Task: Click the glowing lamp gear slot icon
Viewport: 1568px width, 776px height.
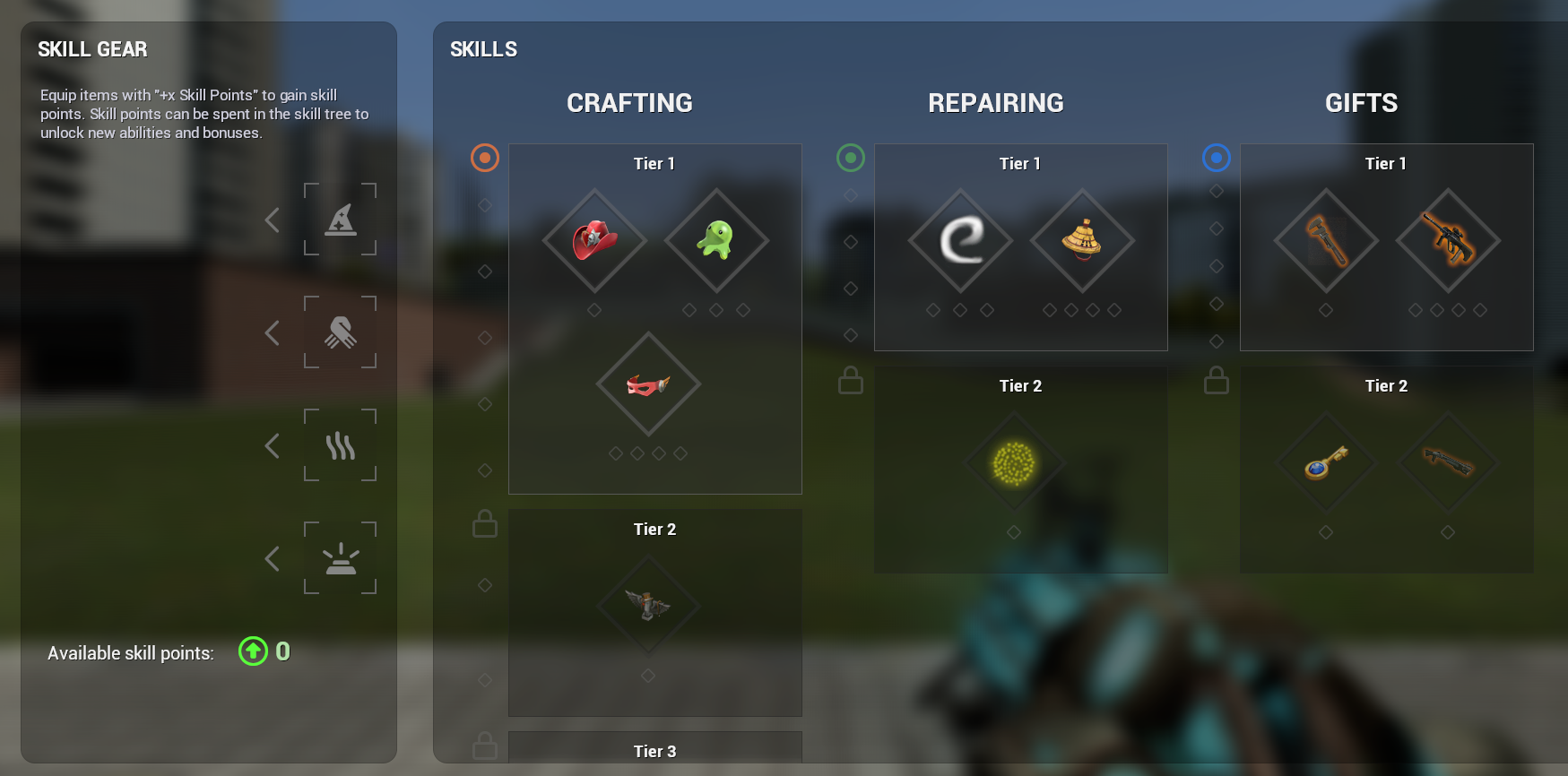Action: [342, 558]
